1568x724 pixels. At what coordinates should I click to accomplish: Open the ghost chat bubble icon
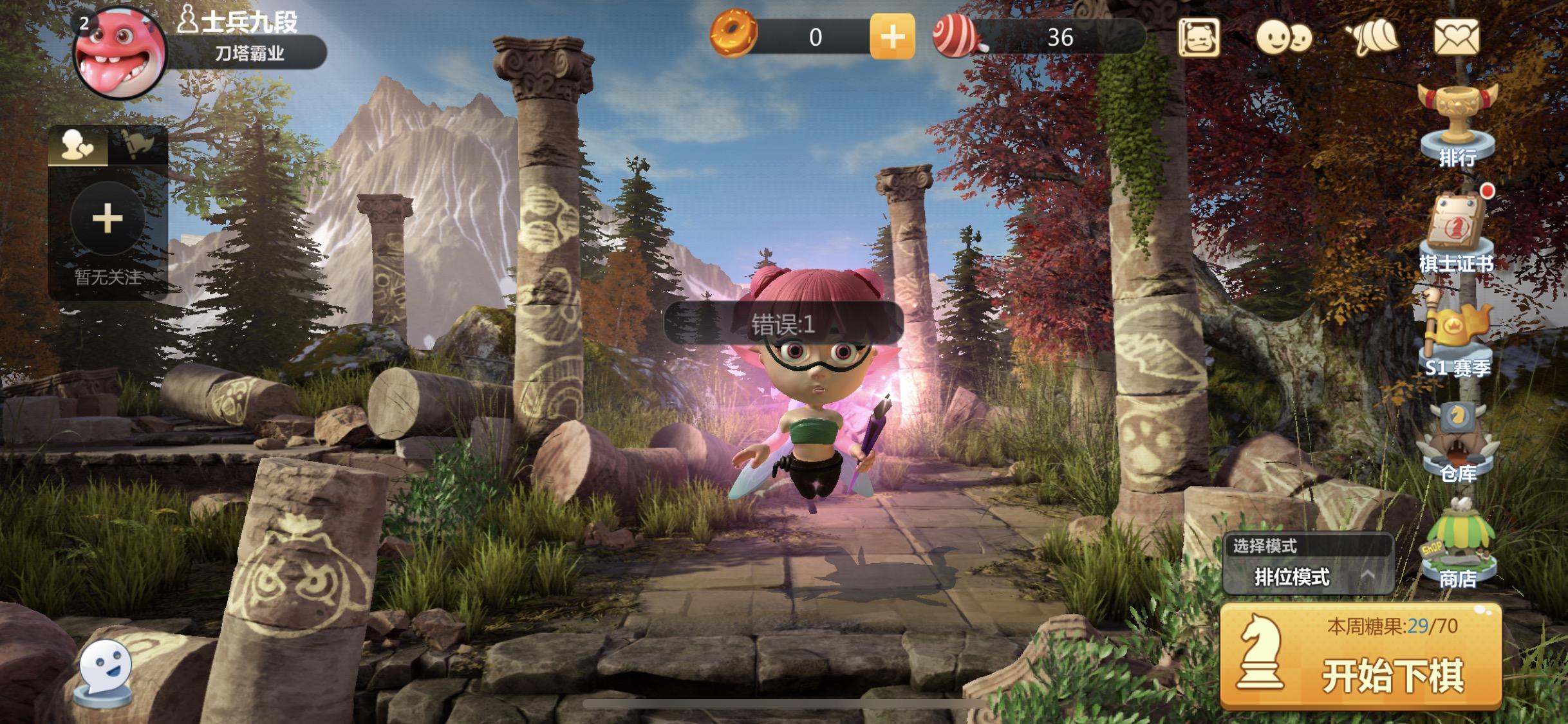[105, 669]
